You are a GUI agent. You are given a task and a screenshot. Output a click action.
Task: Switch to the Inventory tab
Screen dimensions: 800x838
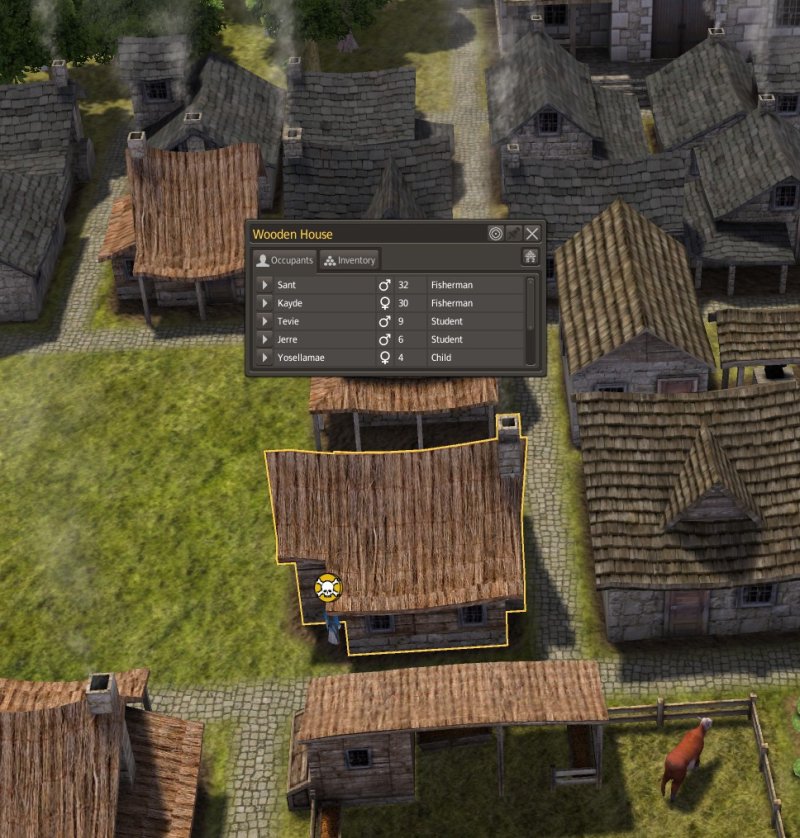click(350, 260)
